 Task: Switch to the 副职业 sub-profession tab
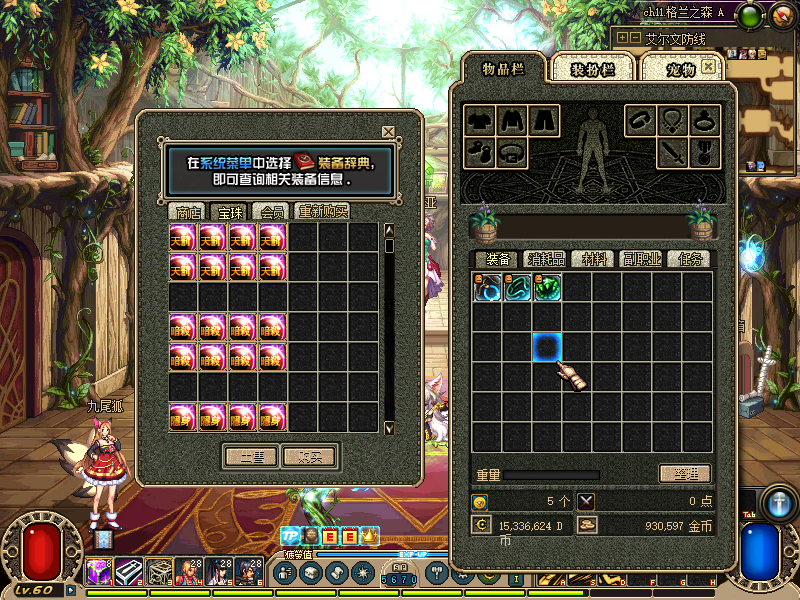coord(642,259)
